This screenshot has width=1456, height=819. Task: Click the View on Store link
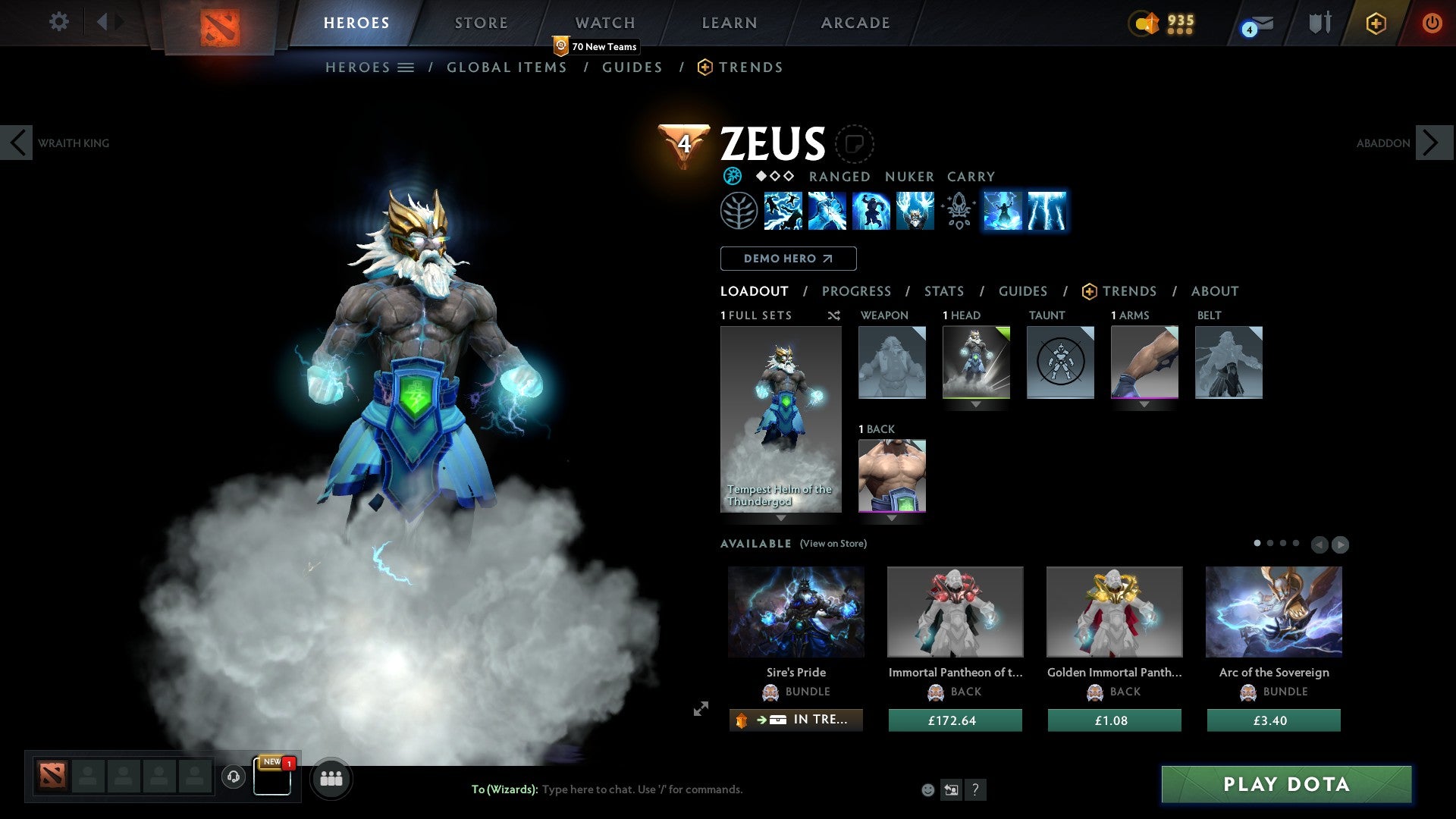tap(833, 544)
